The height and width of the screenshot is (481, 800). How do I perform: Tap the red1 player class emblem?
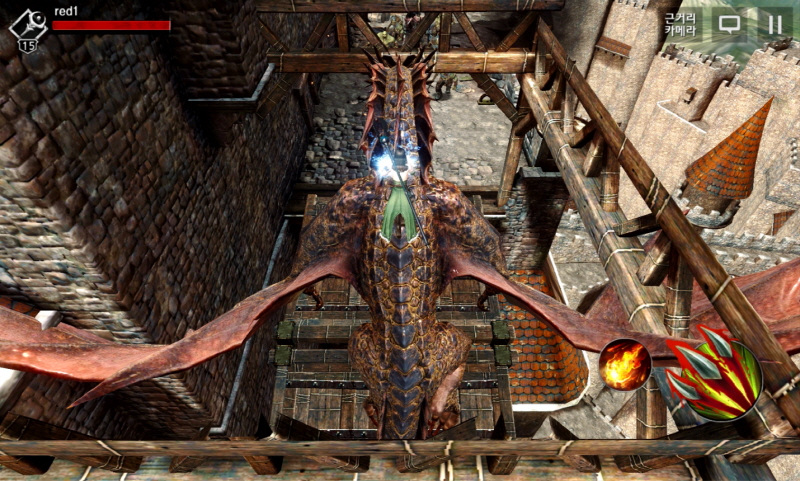click(x=27, y=27)
